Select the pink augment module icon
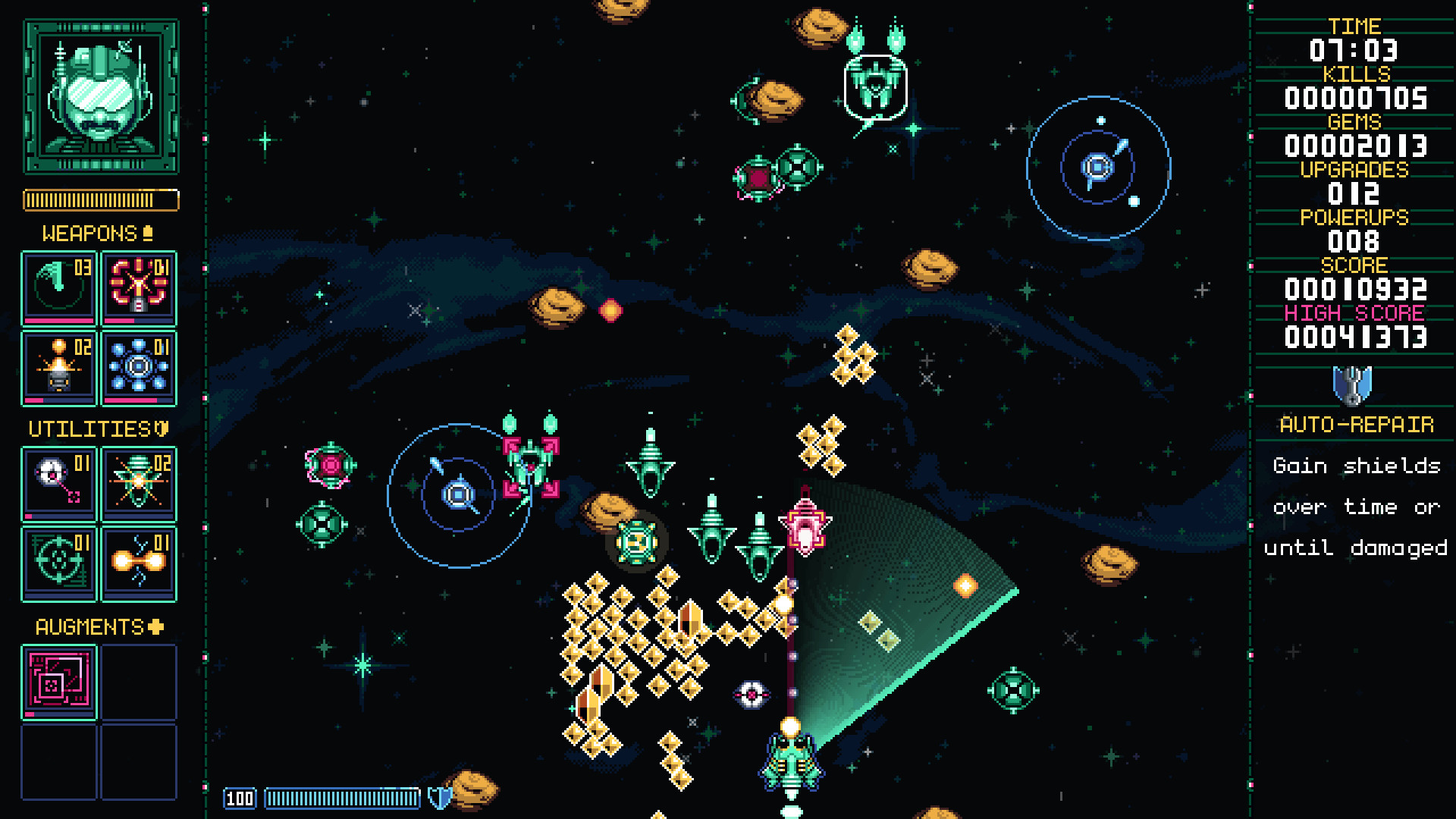1456x819 pixels. click(58, 681)
